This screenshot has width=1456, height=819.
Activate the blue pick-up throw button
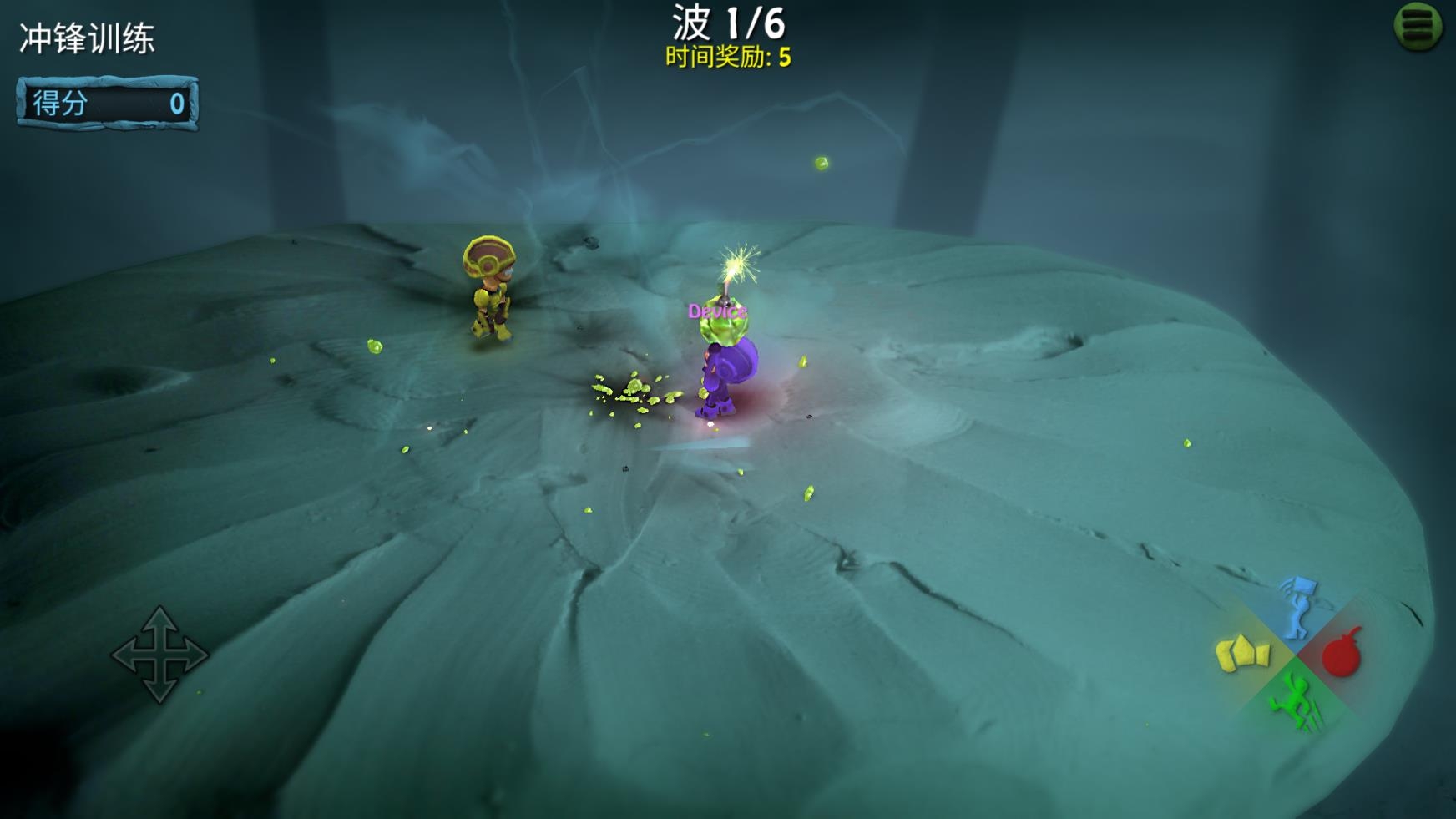click(1297, 606)
